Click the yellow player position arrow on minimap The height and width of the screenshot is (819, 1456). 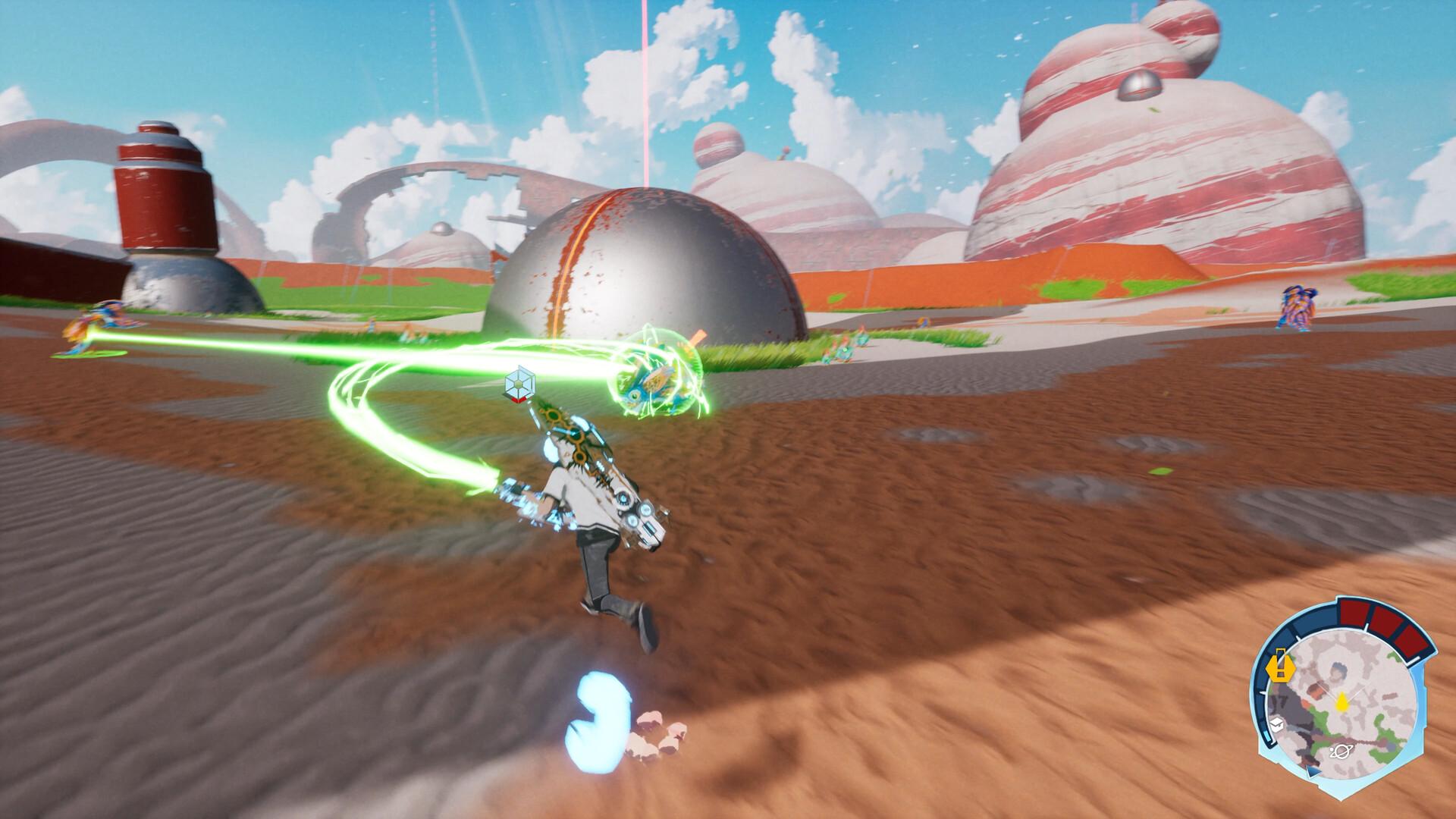tap(1342, 702)
